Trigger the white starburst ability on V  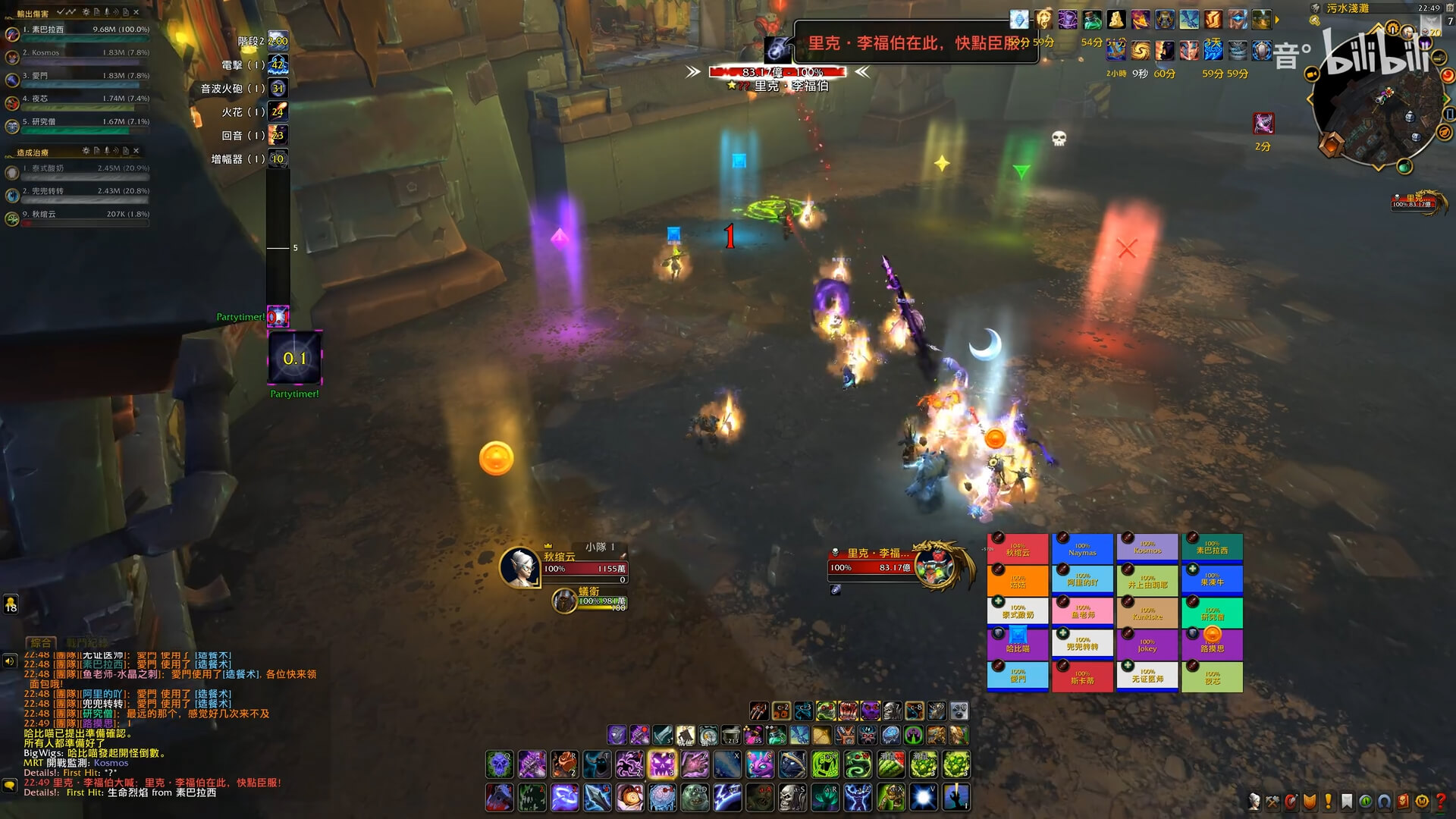click(924, 797)
